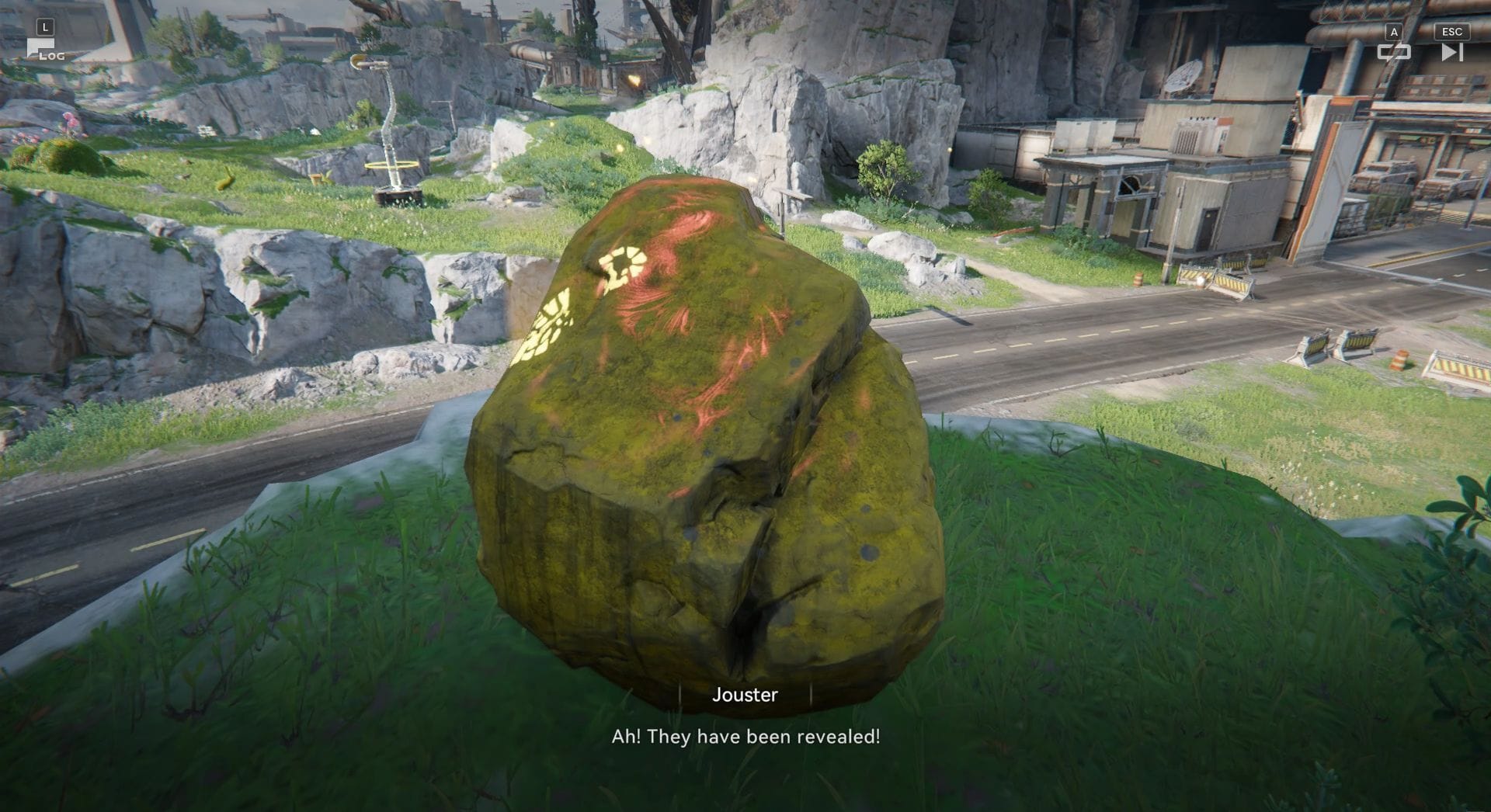Skip the cutscene dialogue

click(x=1451, y=51)
